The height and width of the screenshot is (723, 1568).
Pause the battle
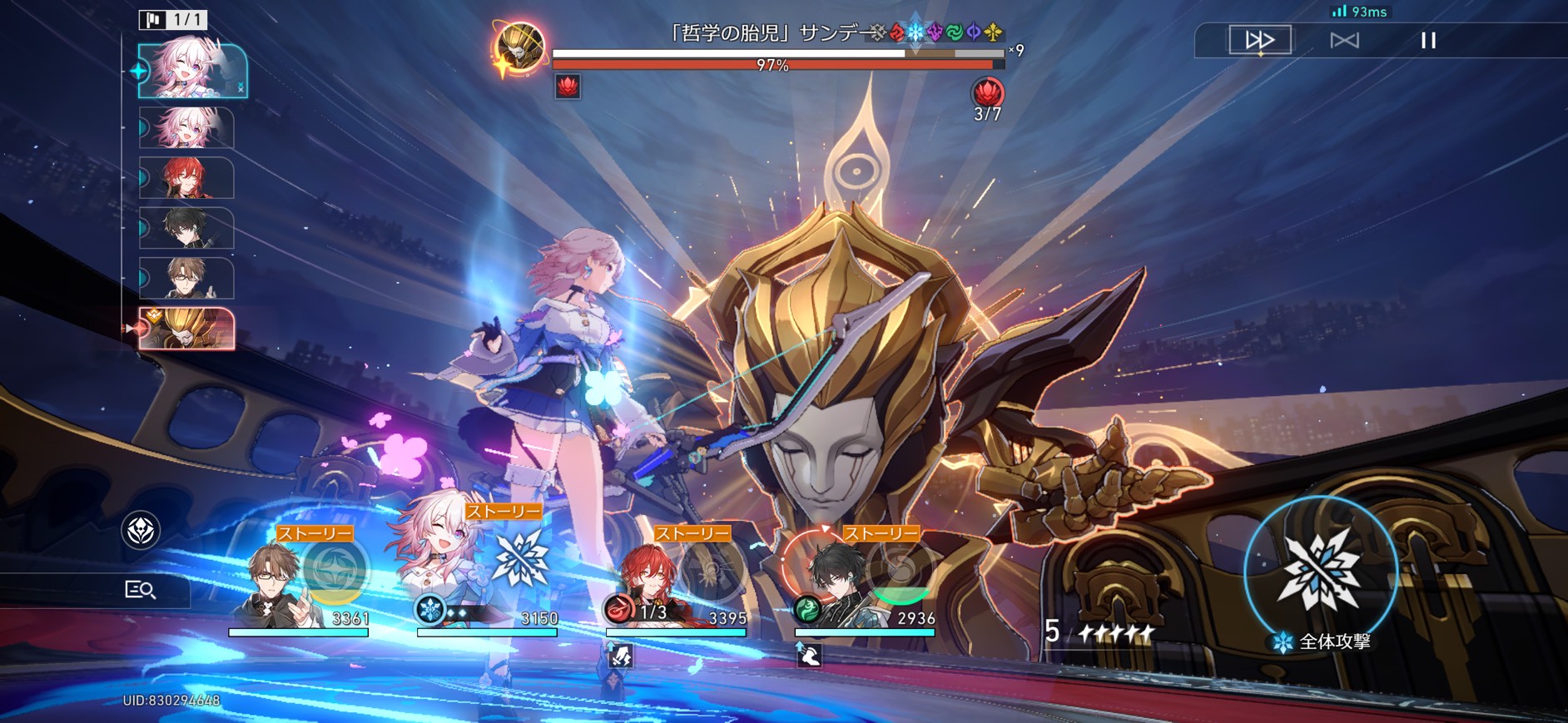[1428, 40]
